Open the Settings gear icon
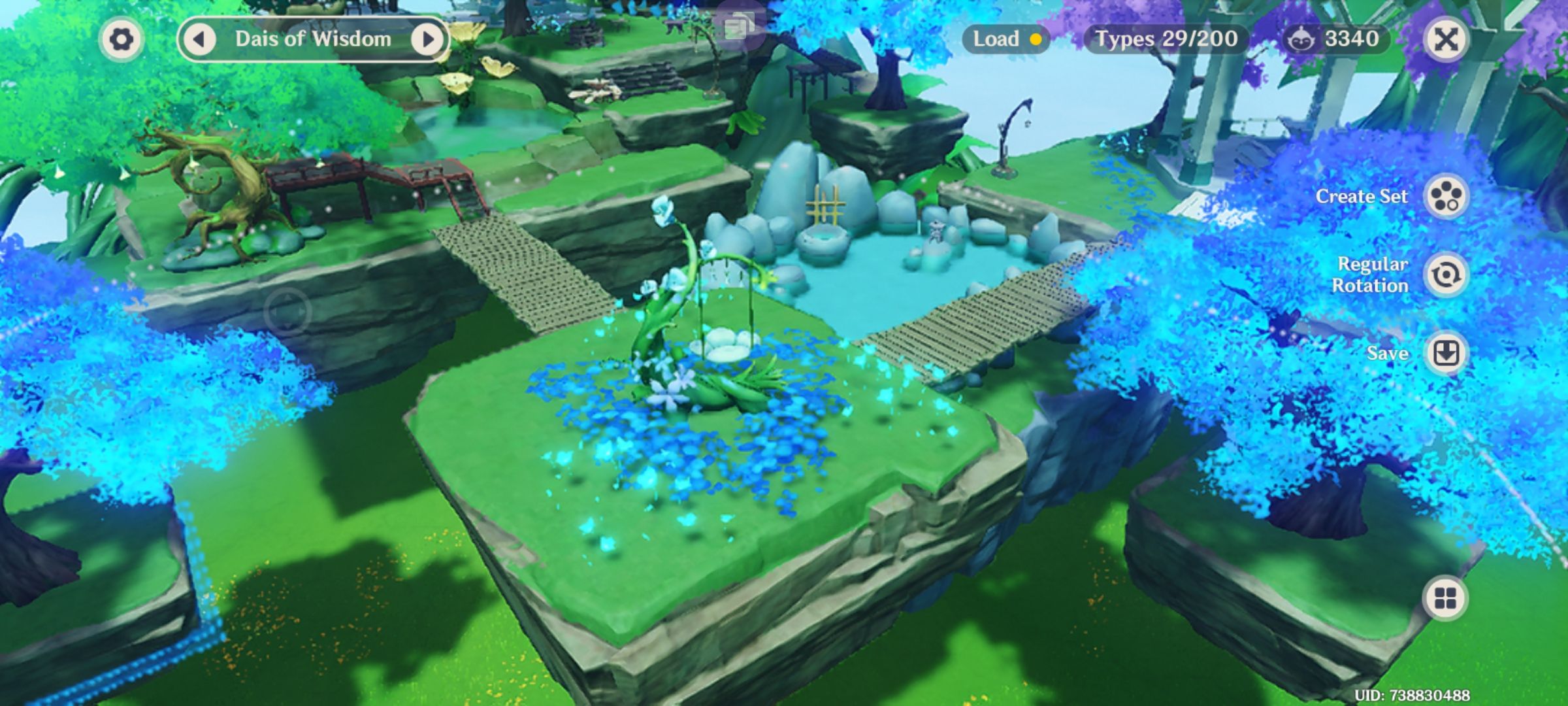This screenshot has width=1568, height=706. point(121,39)
